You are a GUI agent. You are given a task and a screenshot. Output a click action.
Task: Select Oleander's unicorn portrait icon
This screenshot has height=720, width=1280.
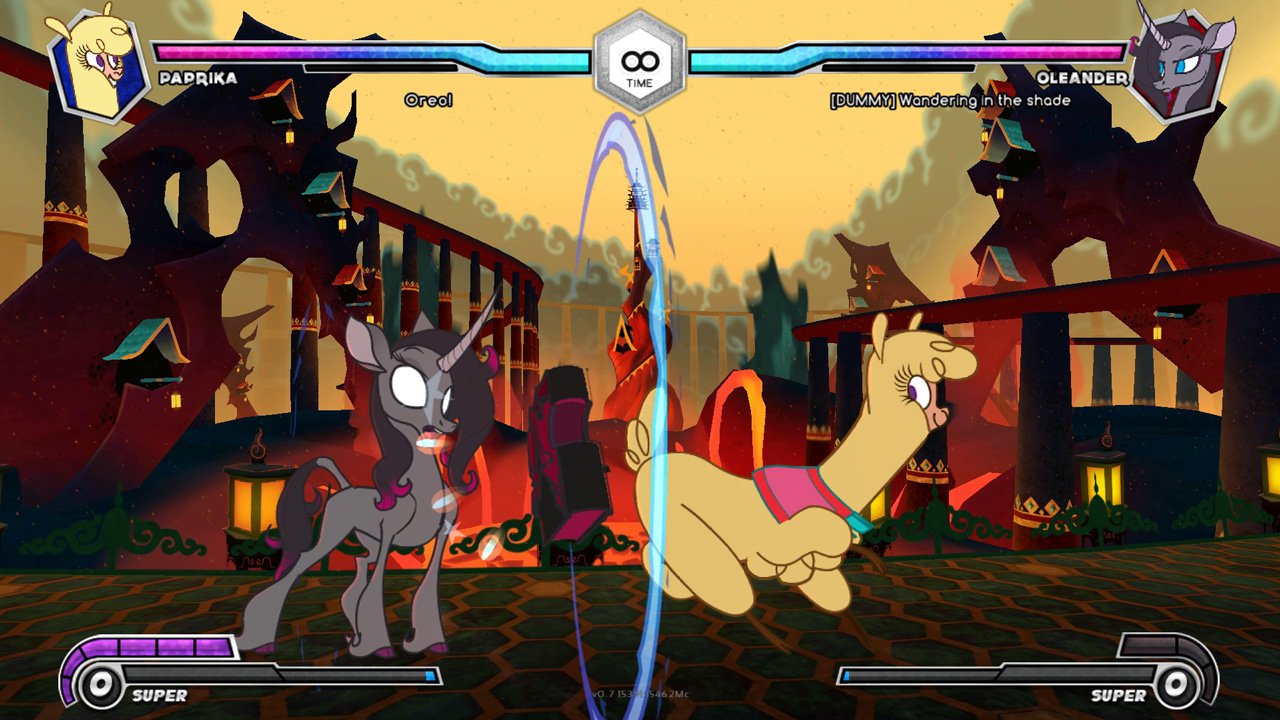1180,63
